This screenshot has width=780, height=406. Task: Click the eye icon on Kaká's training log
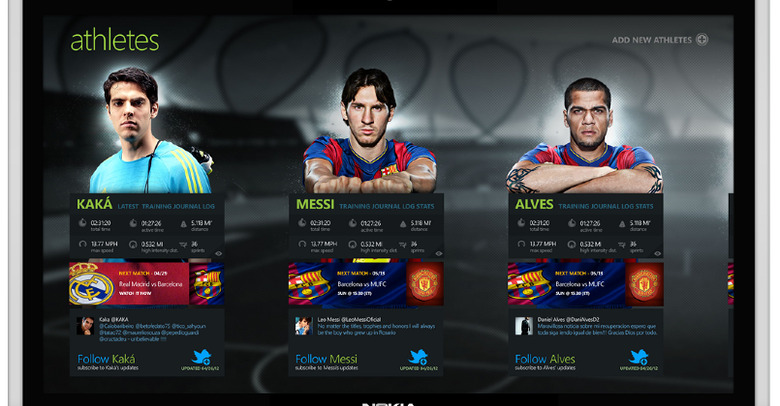coord(219,253)
